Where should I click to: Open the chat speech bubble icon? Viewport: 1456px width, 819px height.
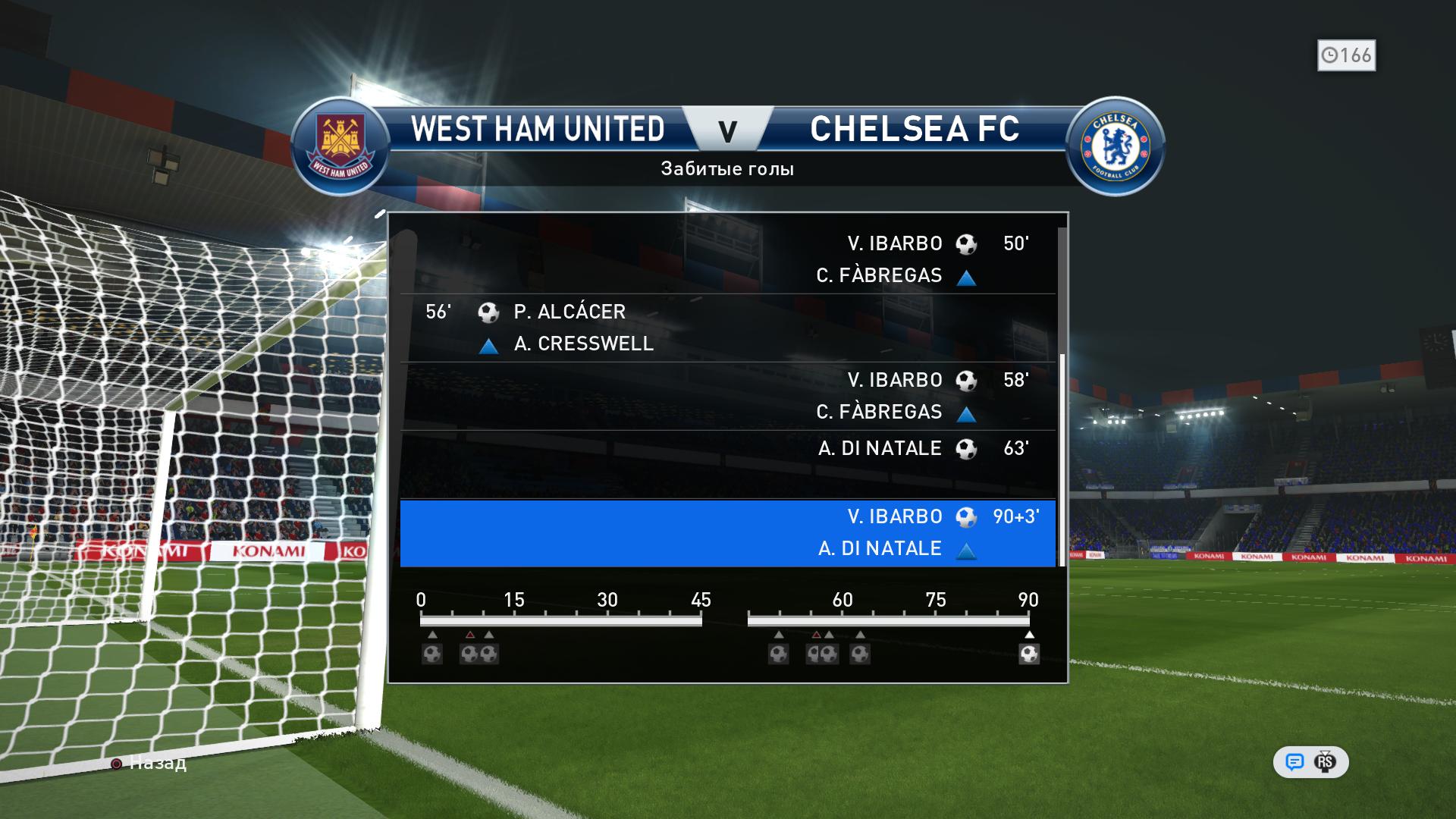click(x=1294, y=762)
